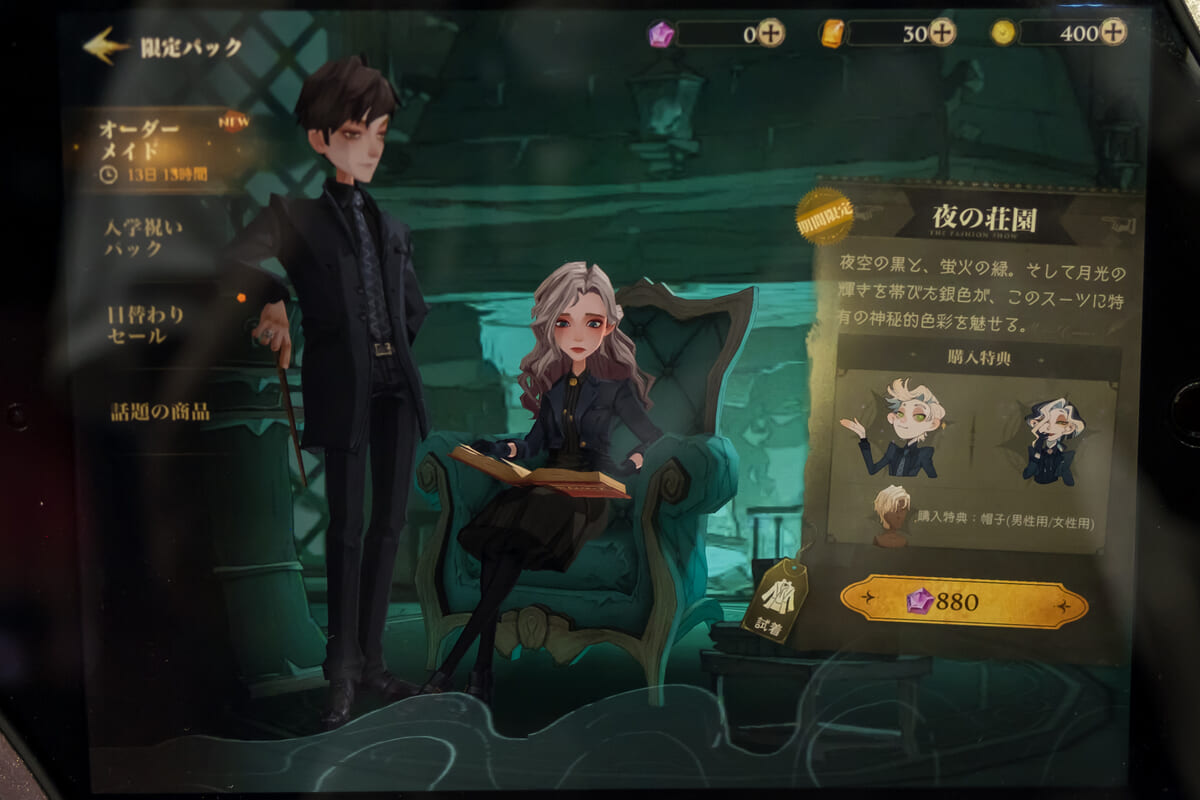The height and width of the screenshot is (800, 1200).
Task: Add orange tickets with the plus button
Action: (942, 33)
